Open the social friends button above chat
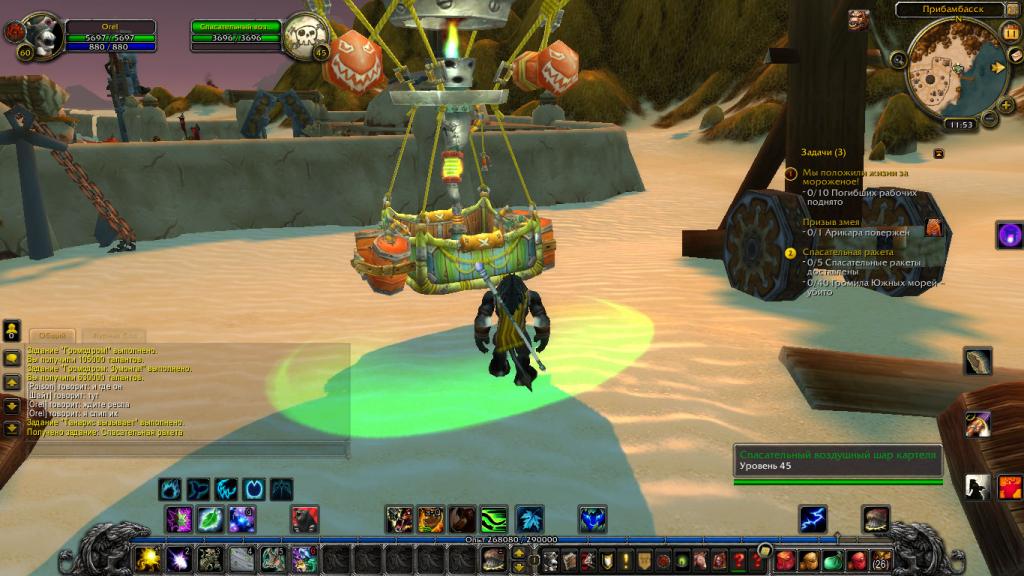This screenshot has width=1024, height=576. point(12,329)
